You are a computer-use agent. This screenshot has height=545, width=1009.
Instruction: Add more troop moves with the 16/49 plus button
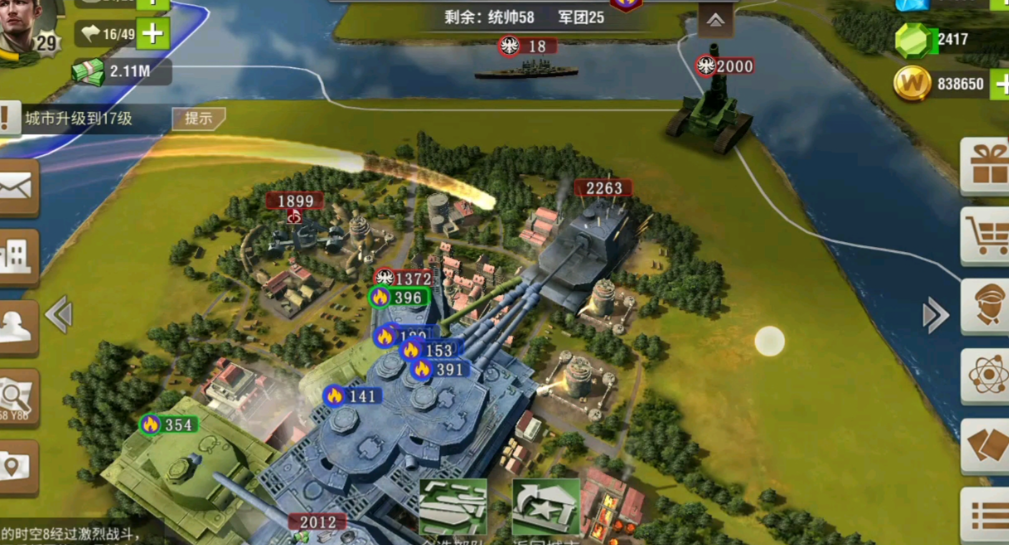152,34
